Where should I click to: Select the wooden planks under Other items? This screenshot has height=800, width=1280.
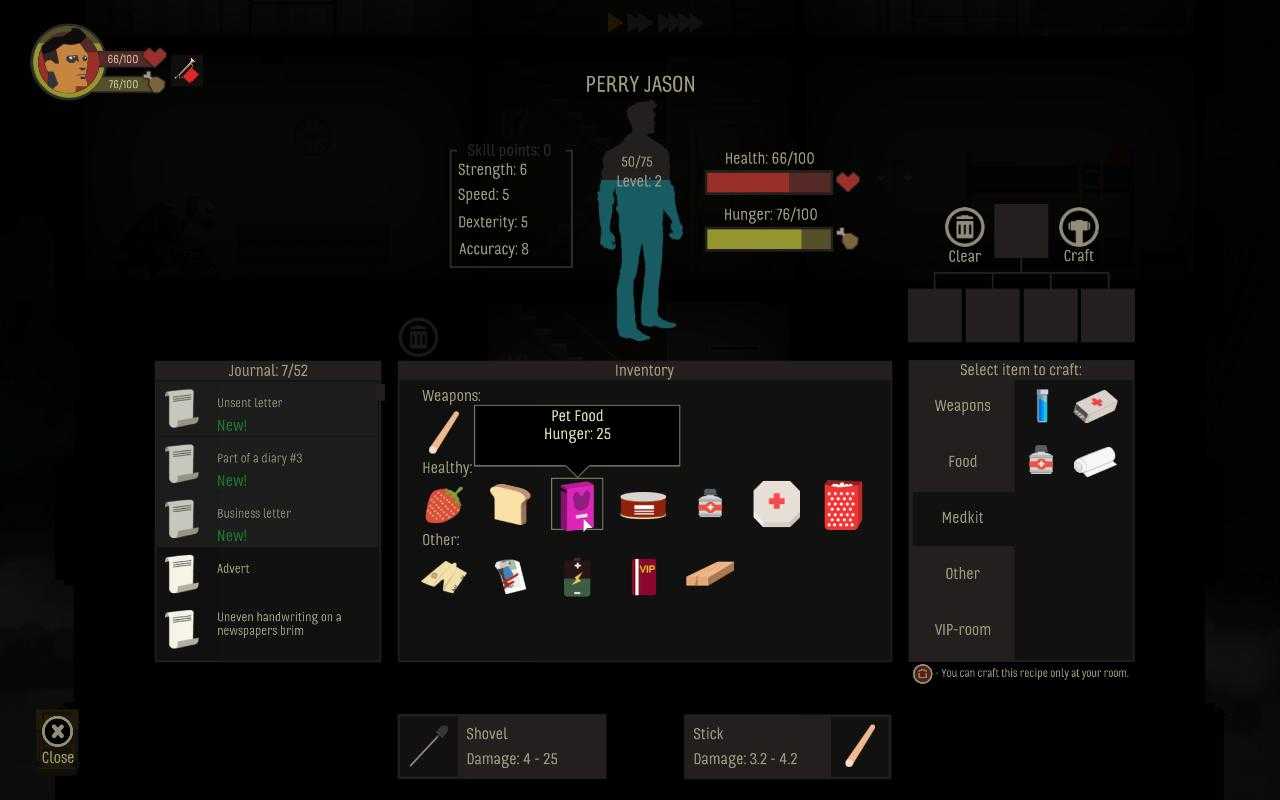click(x=709, y=572)
